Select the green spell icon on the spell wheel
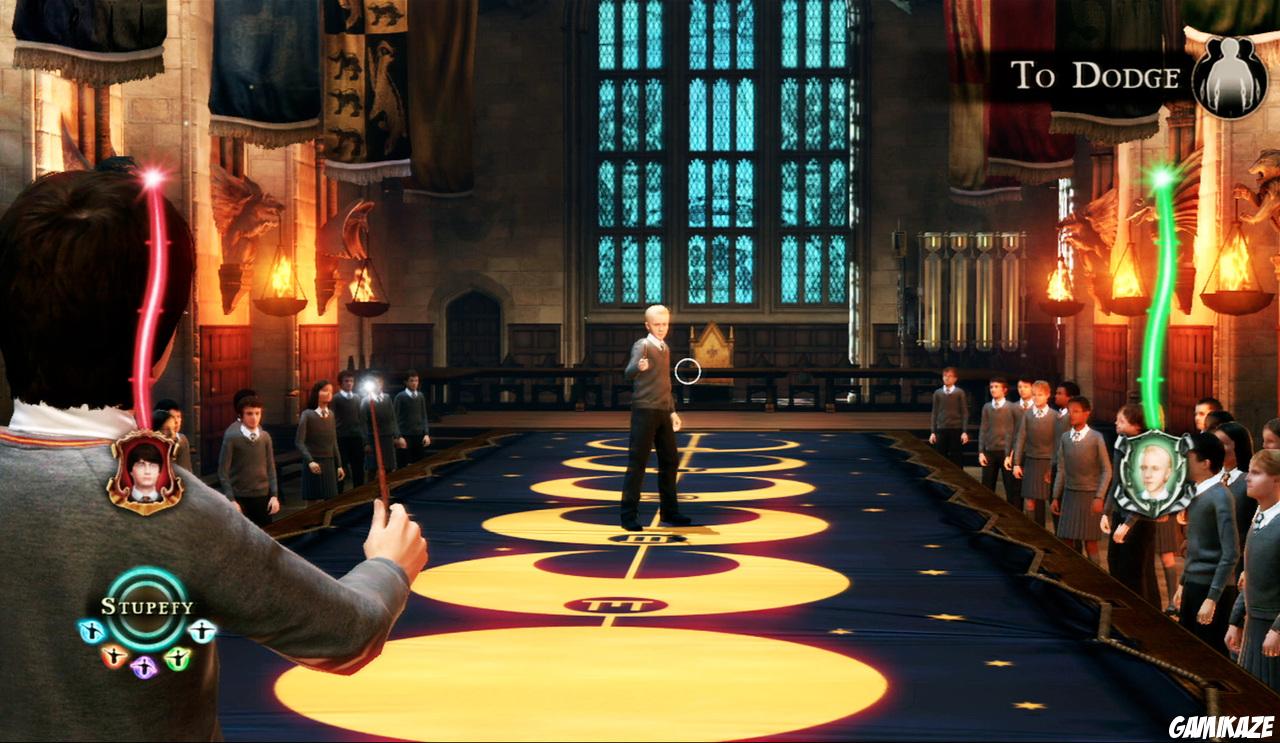This screenshot has width=1280, height=743. click(x=178, y=657)
